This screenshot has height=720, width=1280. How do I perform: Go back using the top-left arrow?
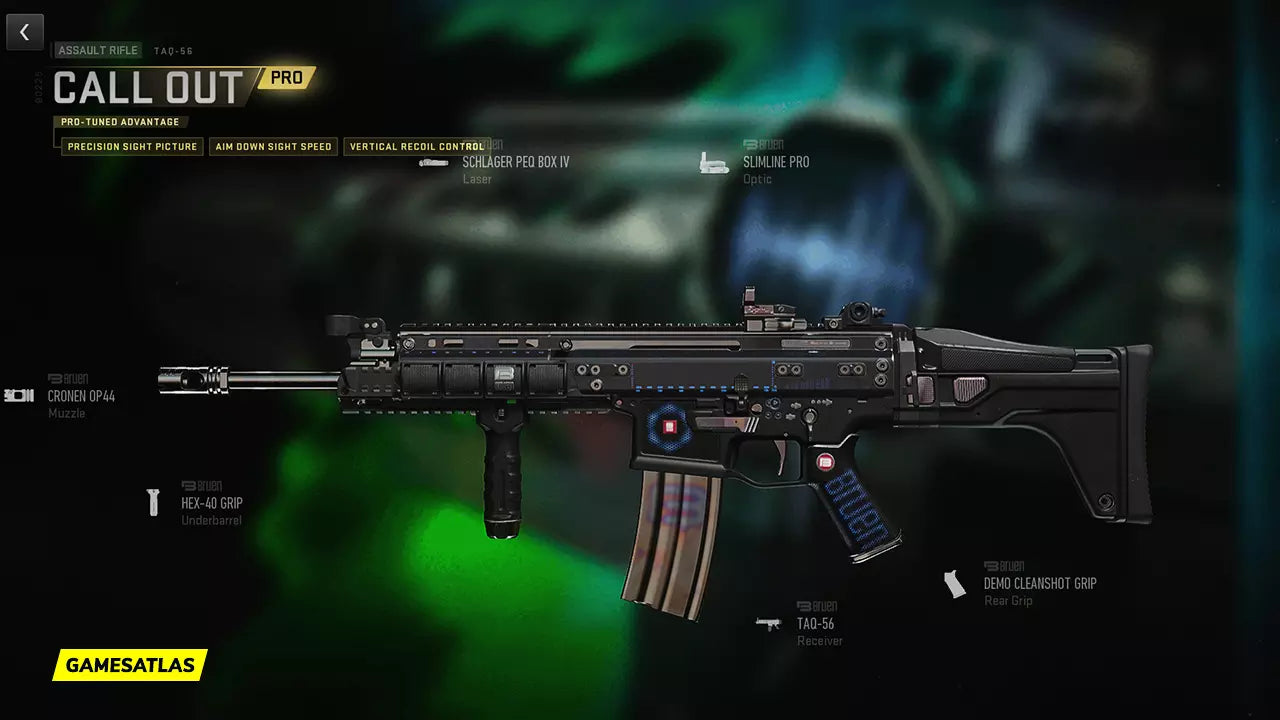click(25, 32)
